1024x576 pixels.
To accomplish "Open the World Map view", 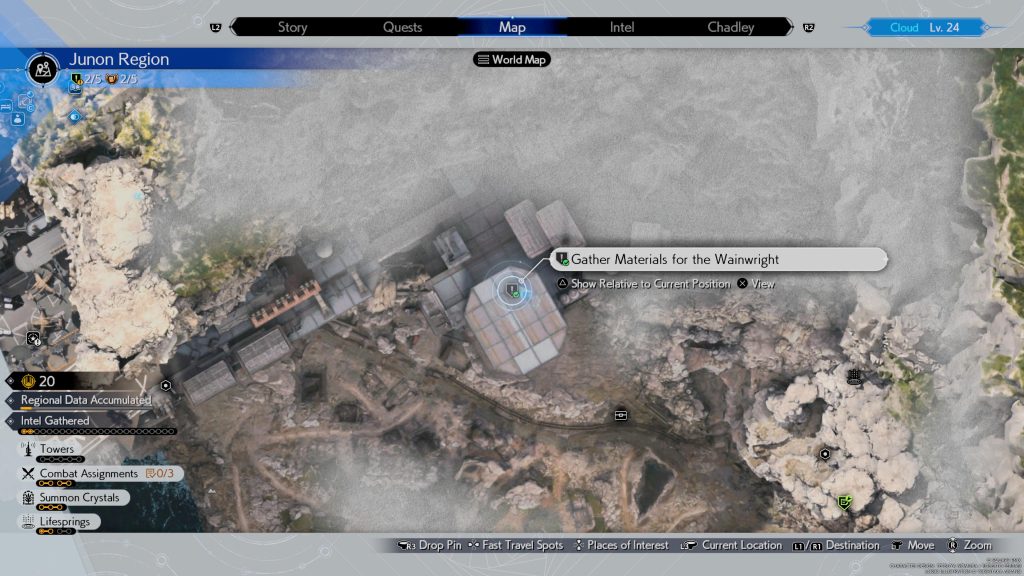I will (x=513, y=59).
